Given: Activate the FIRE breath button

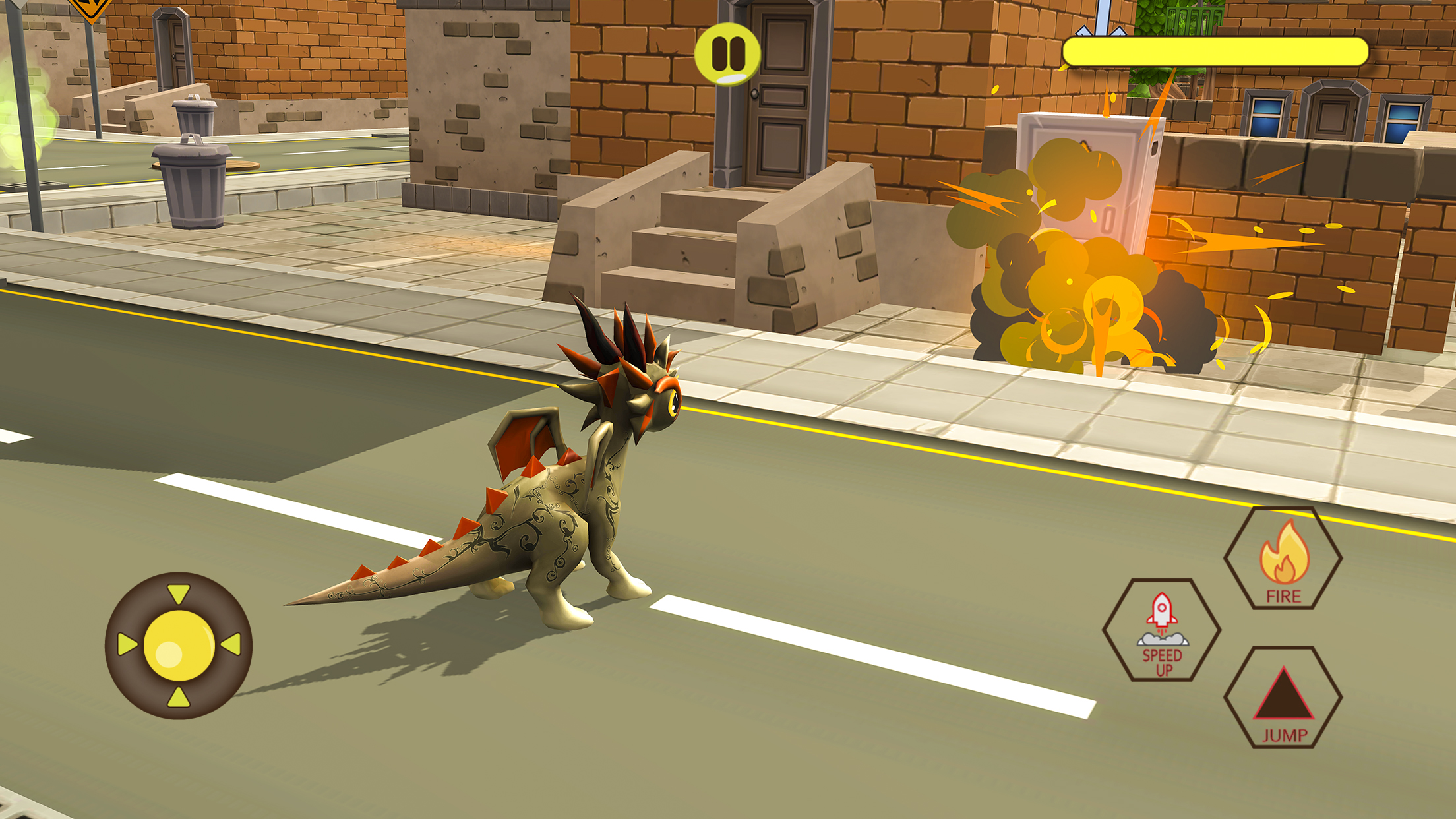Looking at the screenshot, I should 1283,559.
